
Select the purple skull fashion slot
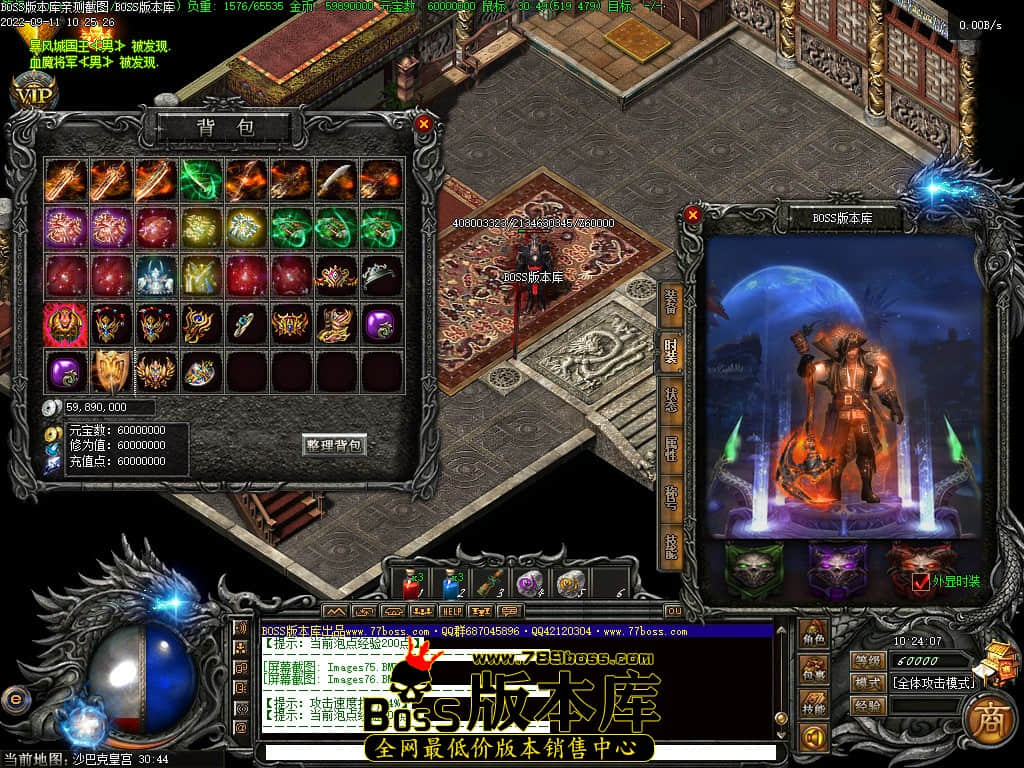[837, 569]
